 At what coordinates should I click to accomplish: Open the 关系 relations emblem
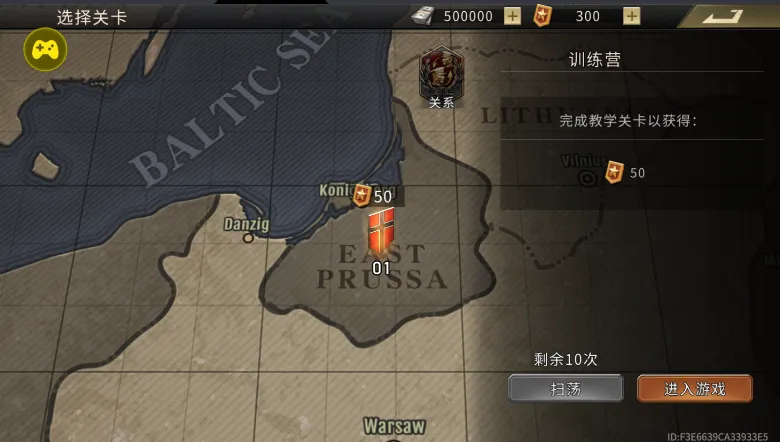440,75
